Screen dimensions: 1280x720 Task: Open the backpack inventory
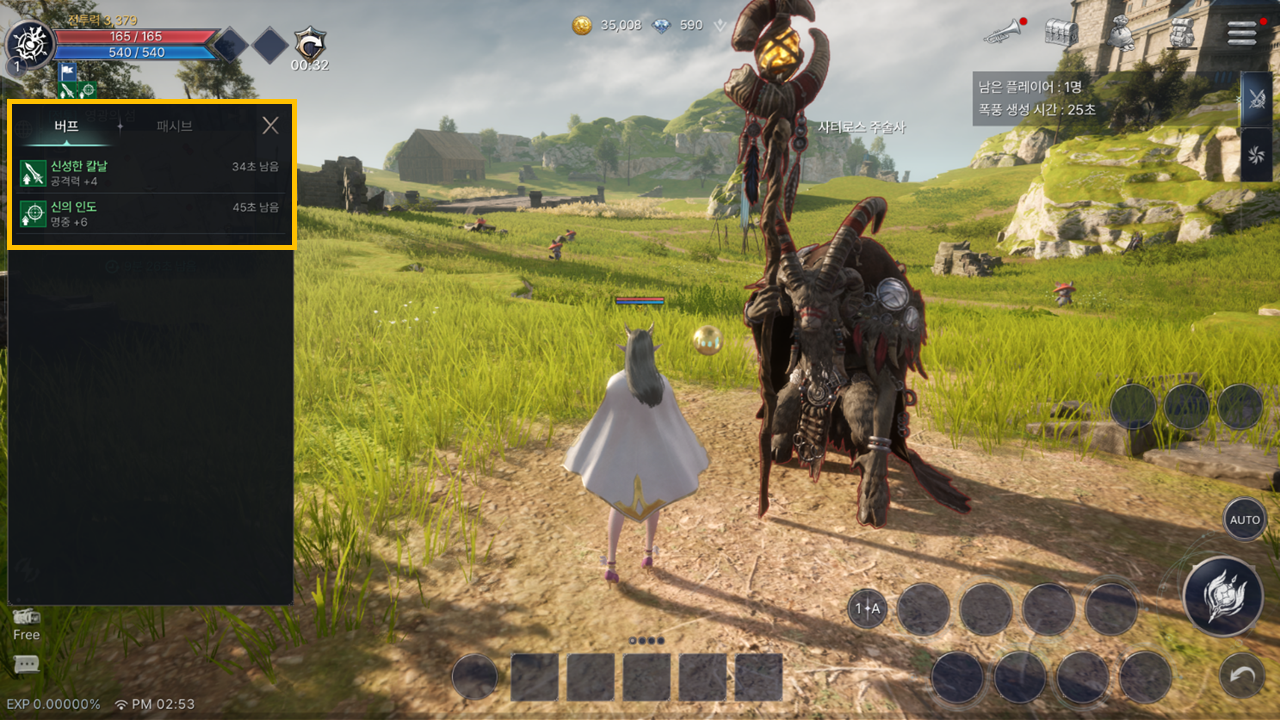coord(1182,32)
